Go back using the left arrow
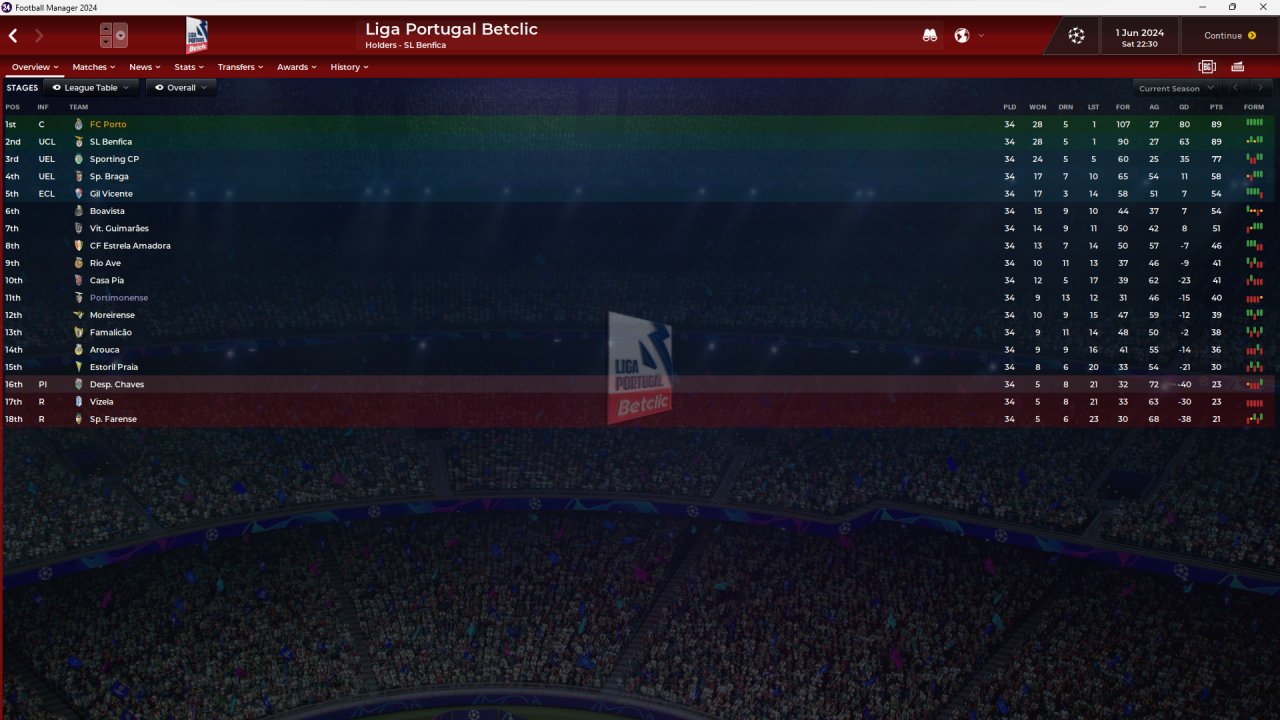The width and height of the screenshot is (1280, 720). pyautogui.click(x=14, y=36)
